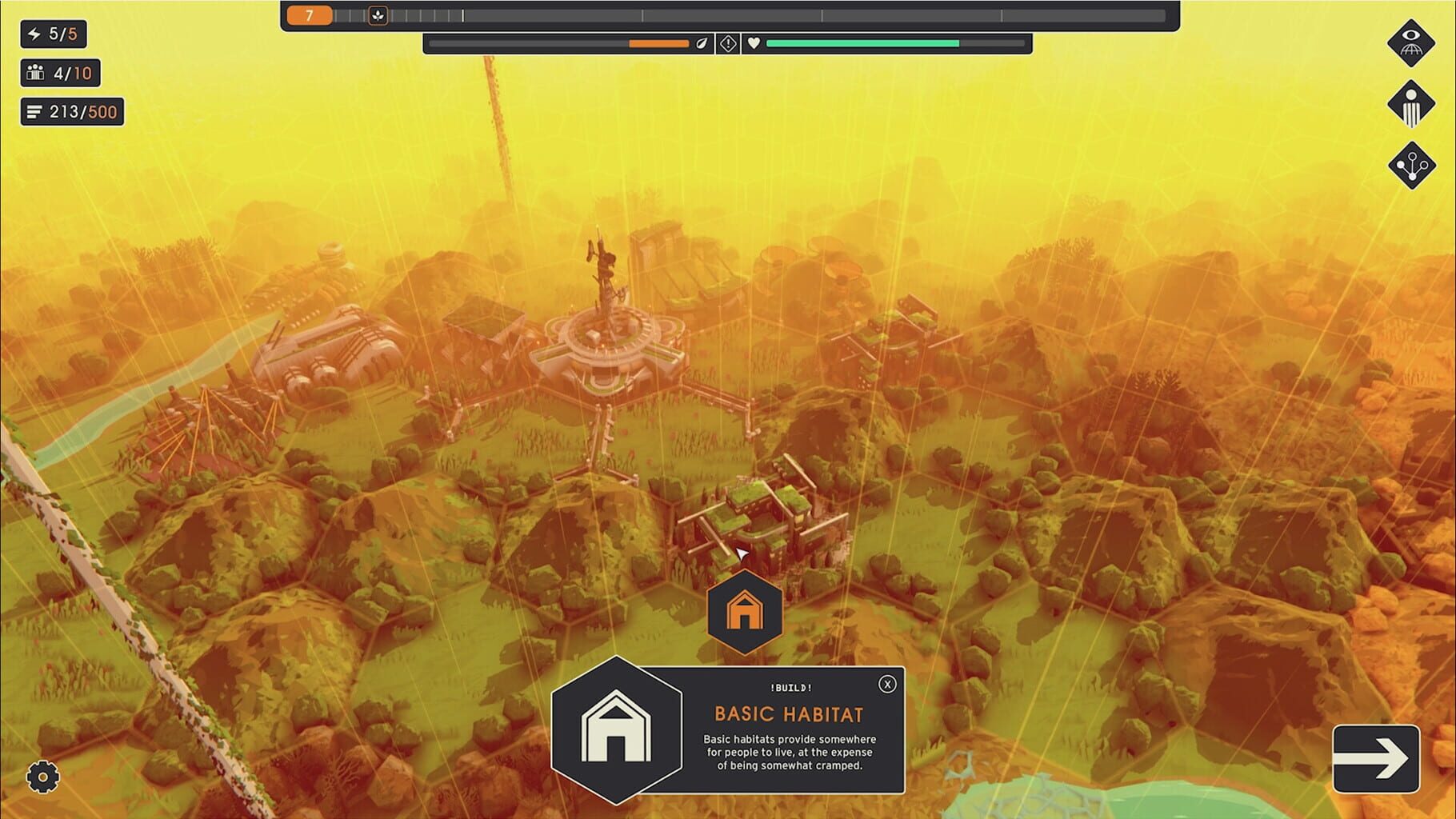Click the leaf icon beside the progress bar

(702, 43)
